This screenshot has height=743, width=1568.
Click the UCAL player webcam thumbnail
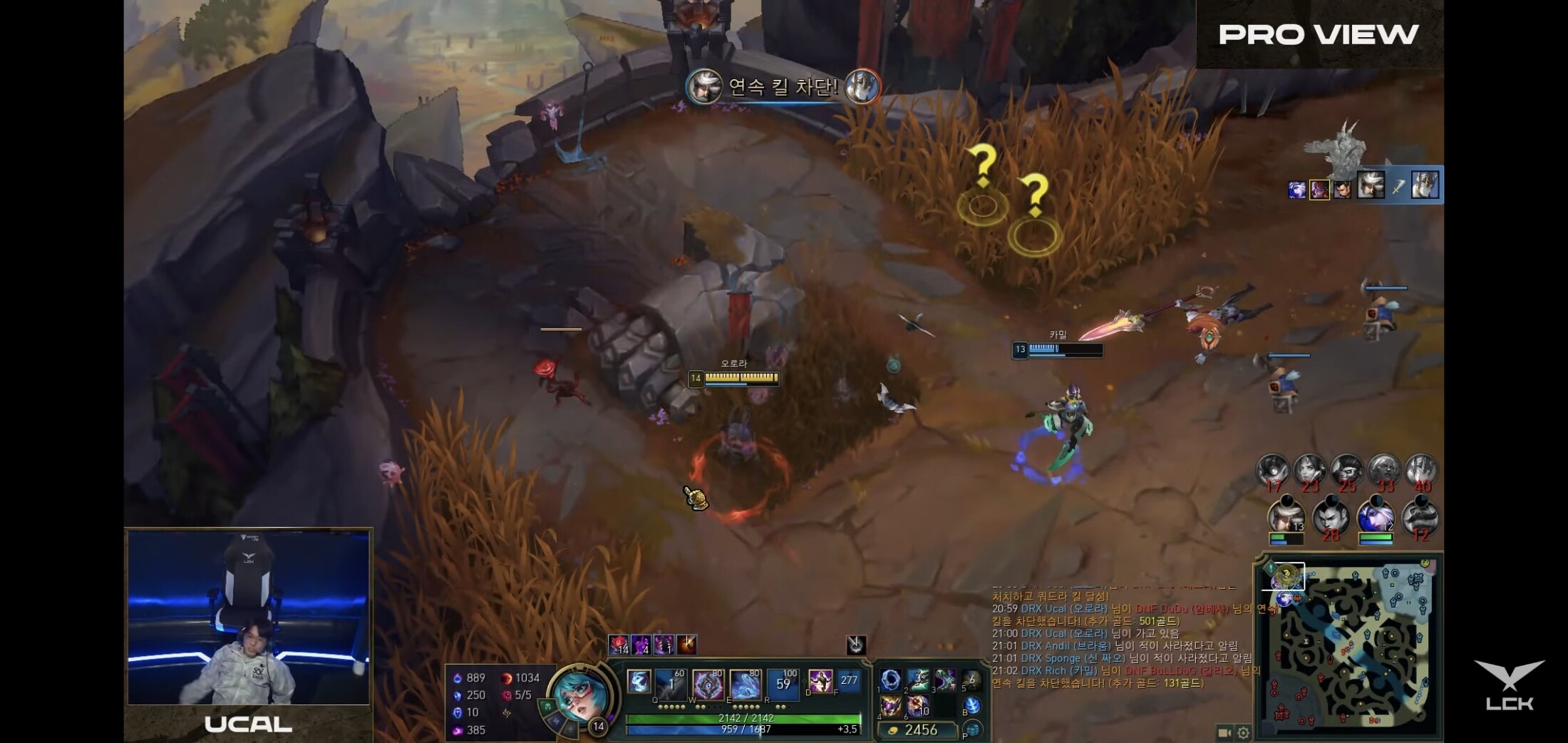tap(248, 618)
